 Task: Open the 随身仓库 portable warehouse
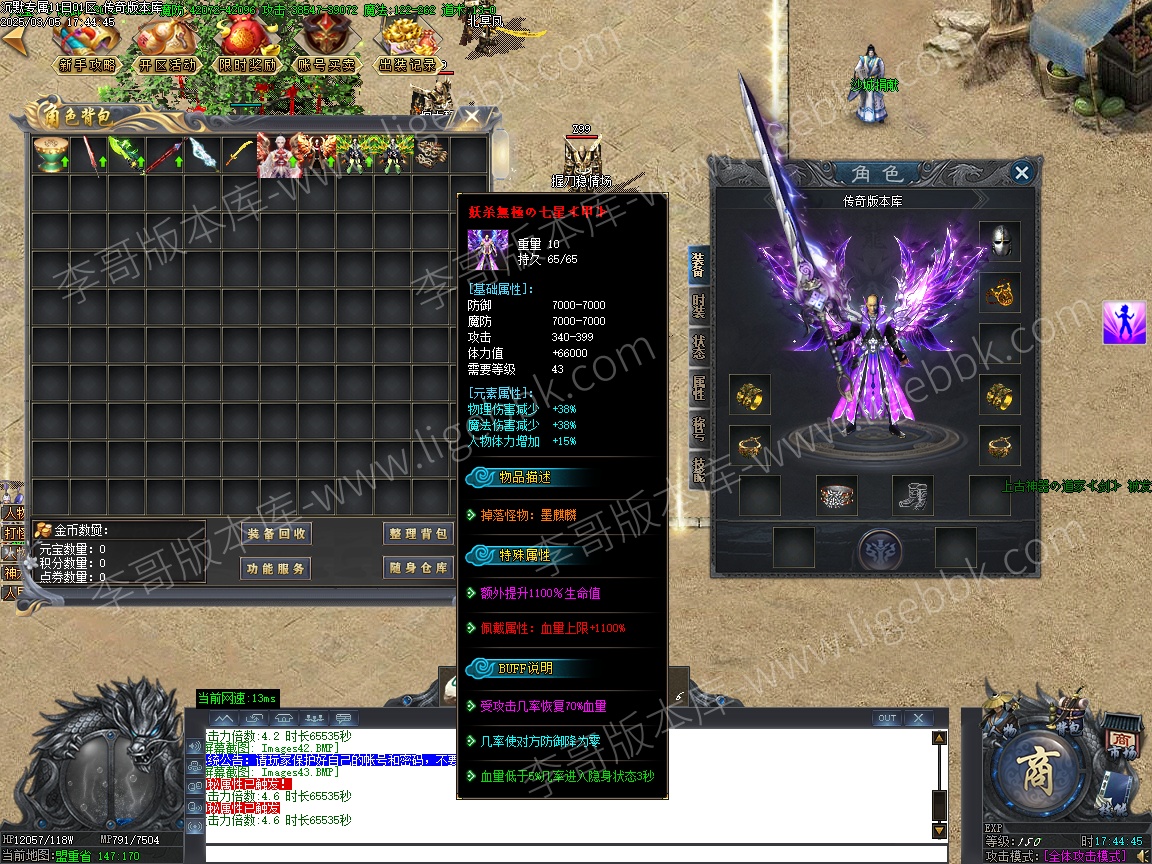pos(417,568)
